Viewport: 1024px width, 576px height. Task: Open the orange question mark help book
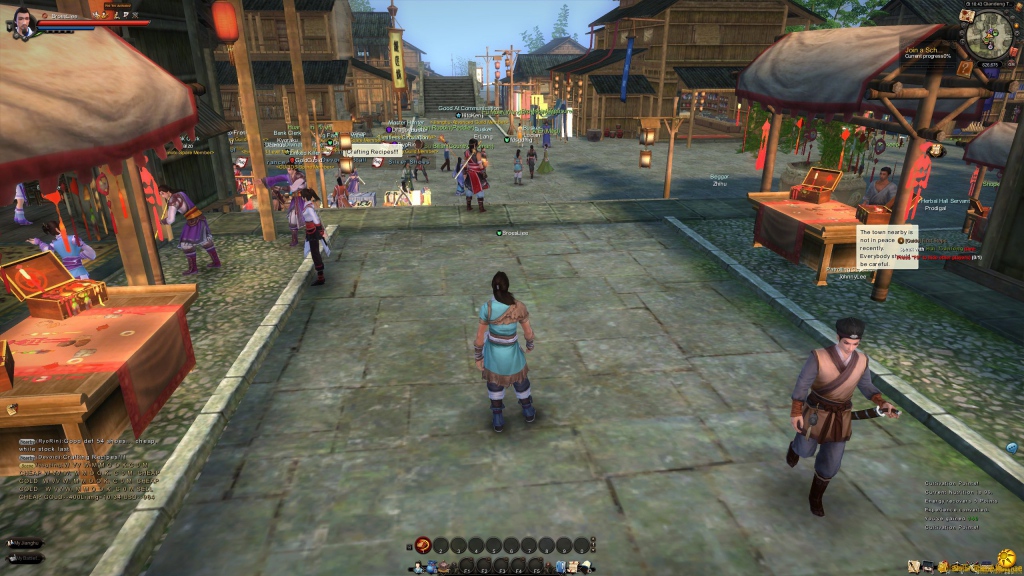[964, 68]
